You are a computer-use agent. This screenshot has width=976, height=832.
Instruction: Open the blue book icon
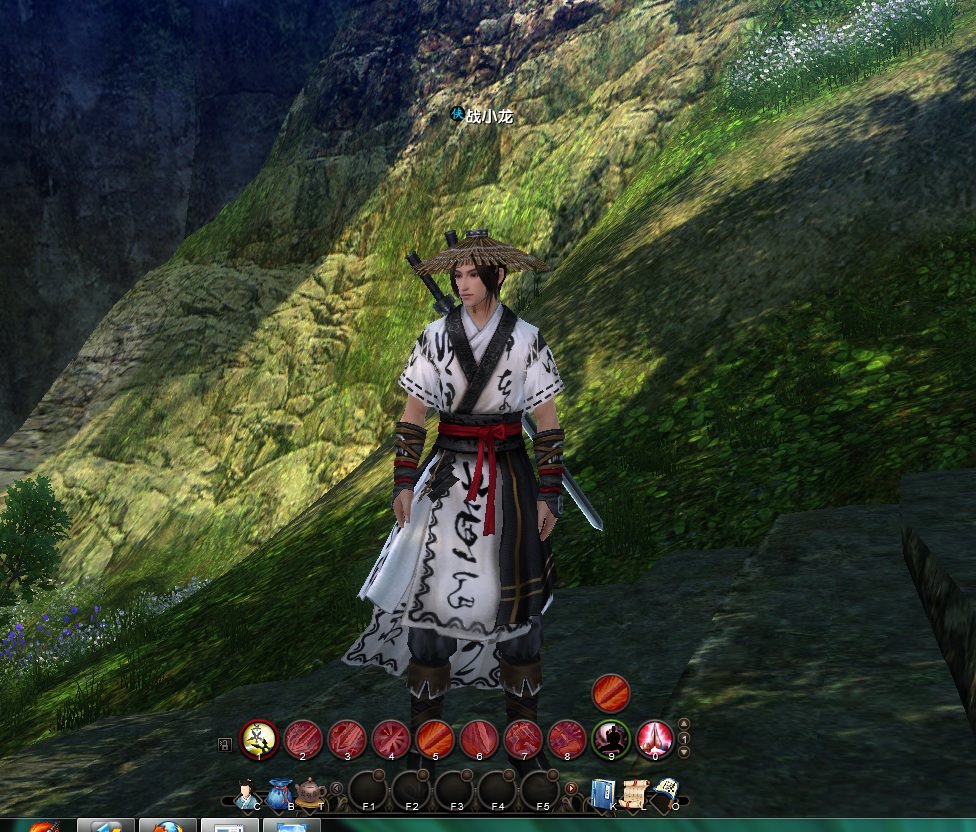point(603,792)
